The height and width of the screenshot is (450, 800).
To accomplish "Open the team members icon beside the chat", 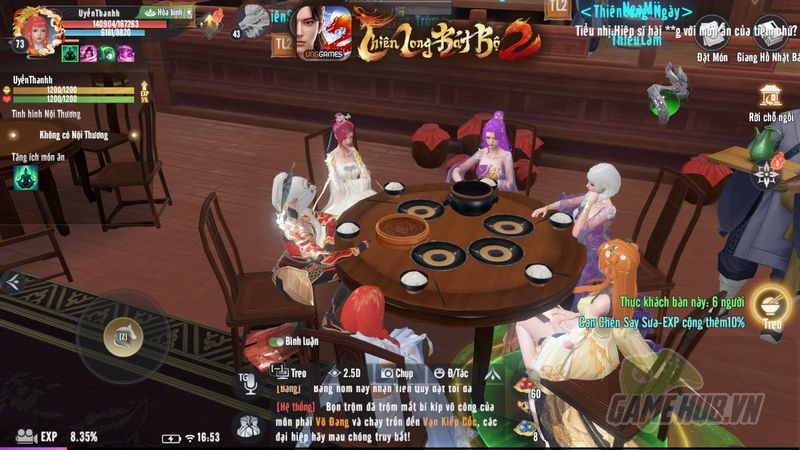I will [247, 426].
